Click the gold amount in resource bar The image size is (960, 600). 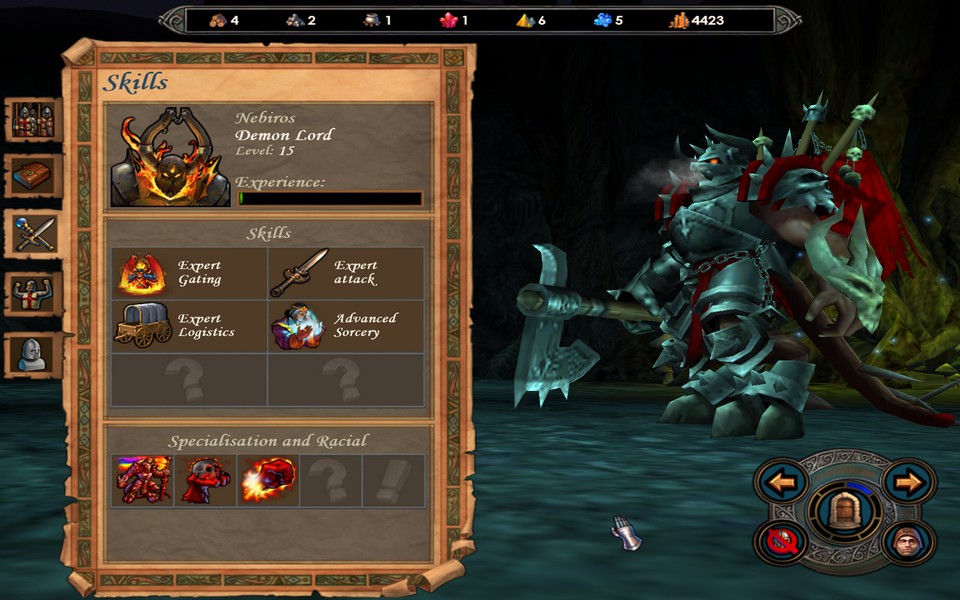(x=697, y=20)
